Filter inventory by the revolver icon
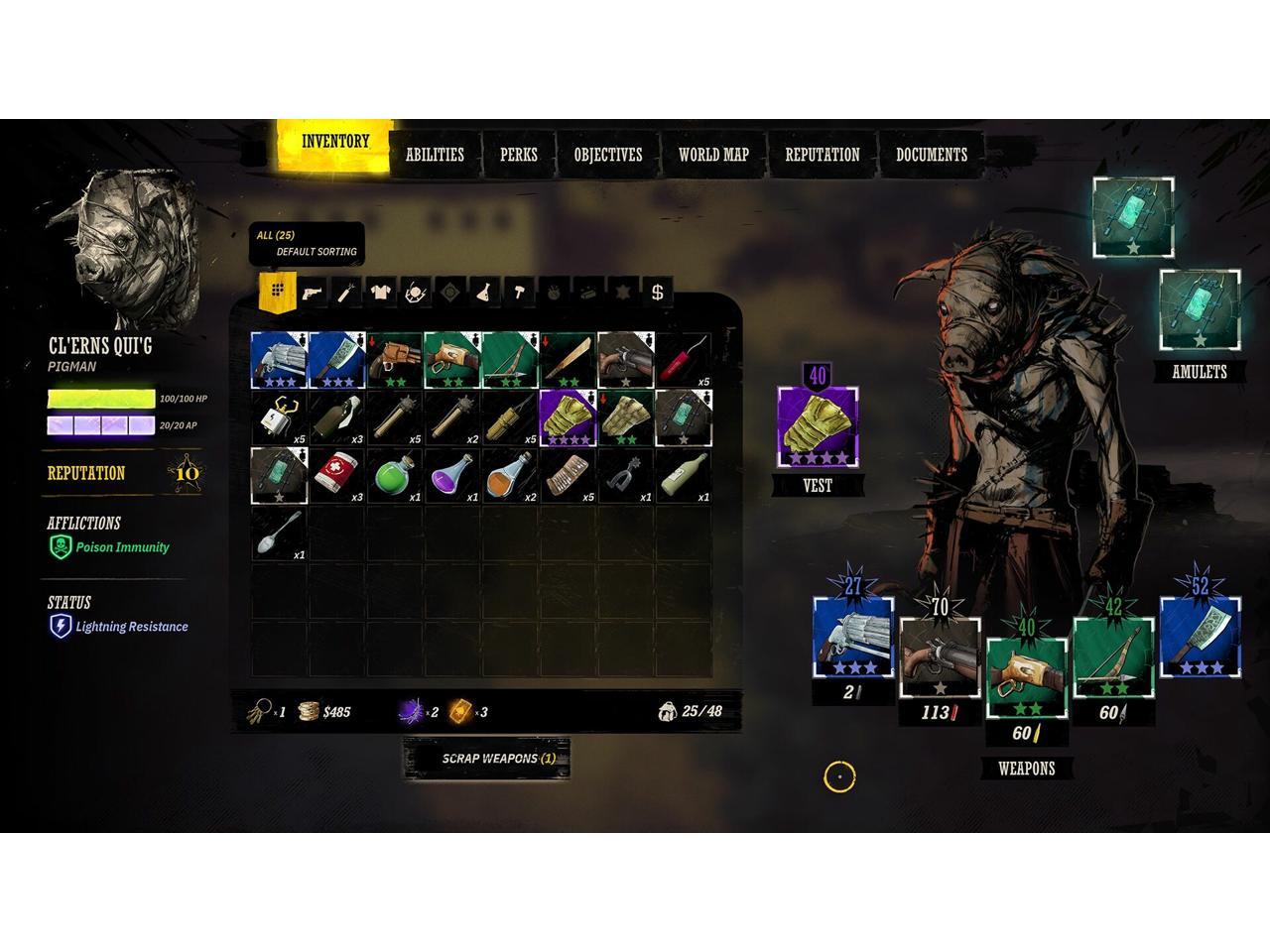Viewport: 1270px width, 952px height. click(x=312, y=293)
